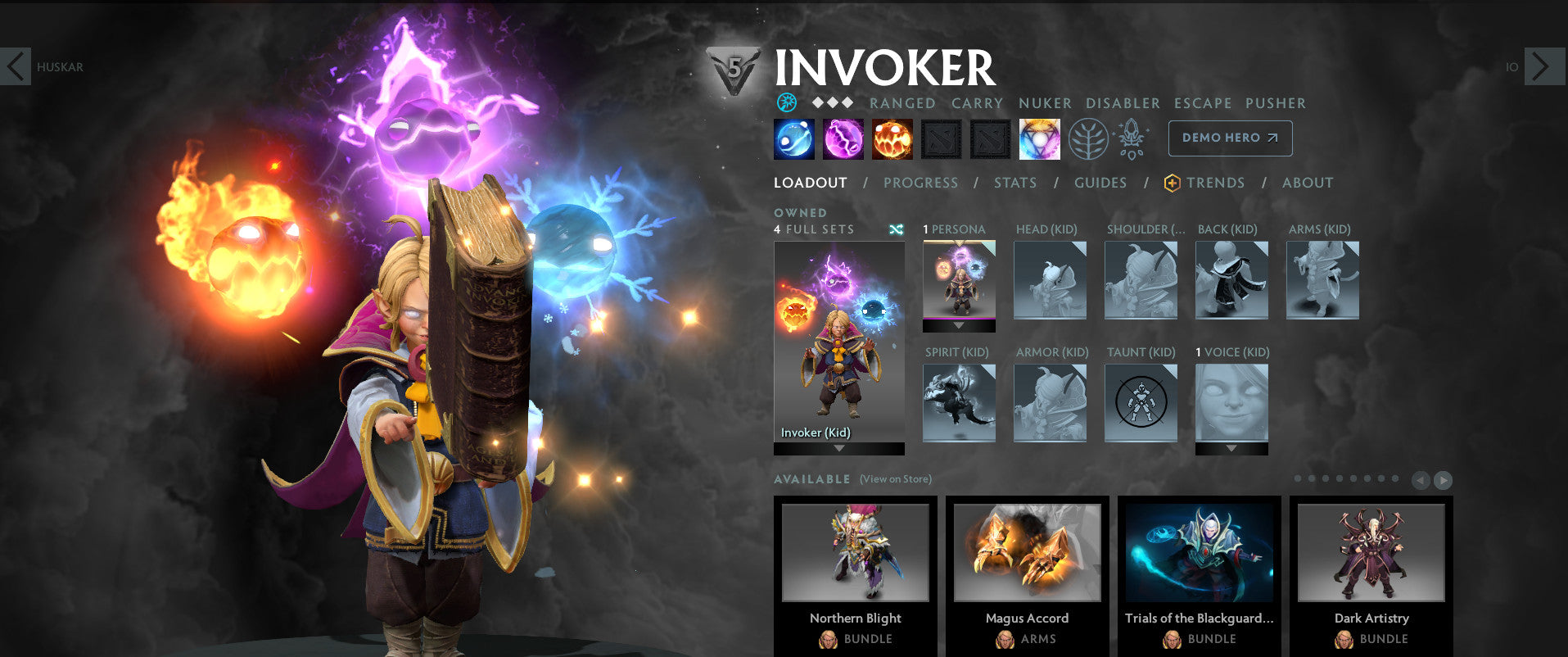Select the Wex ability icon
The image size is (1568, 657).
pos(843,138)
